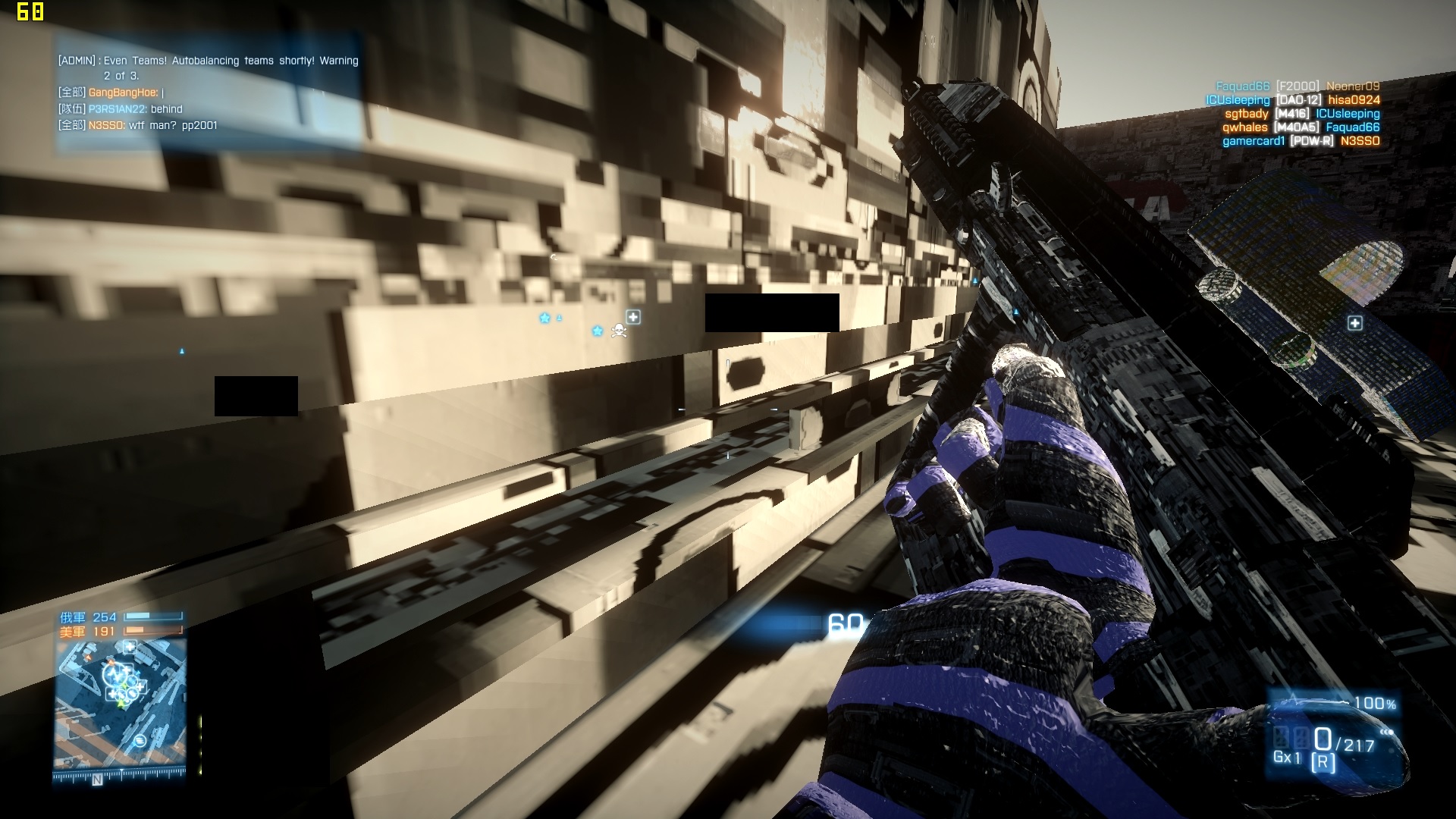The image size is (1456, 819).
Task: Select the qwhales M40A5 kill feed row
Action: [1301, 127]
